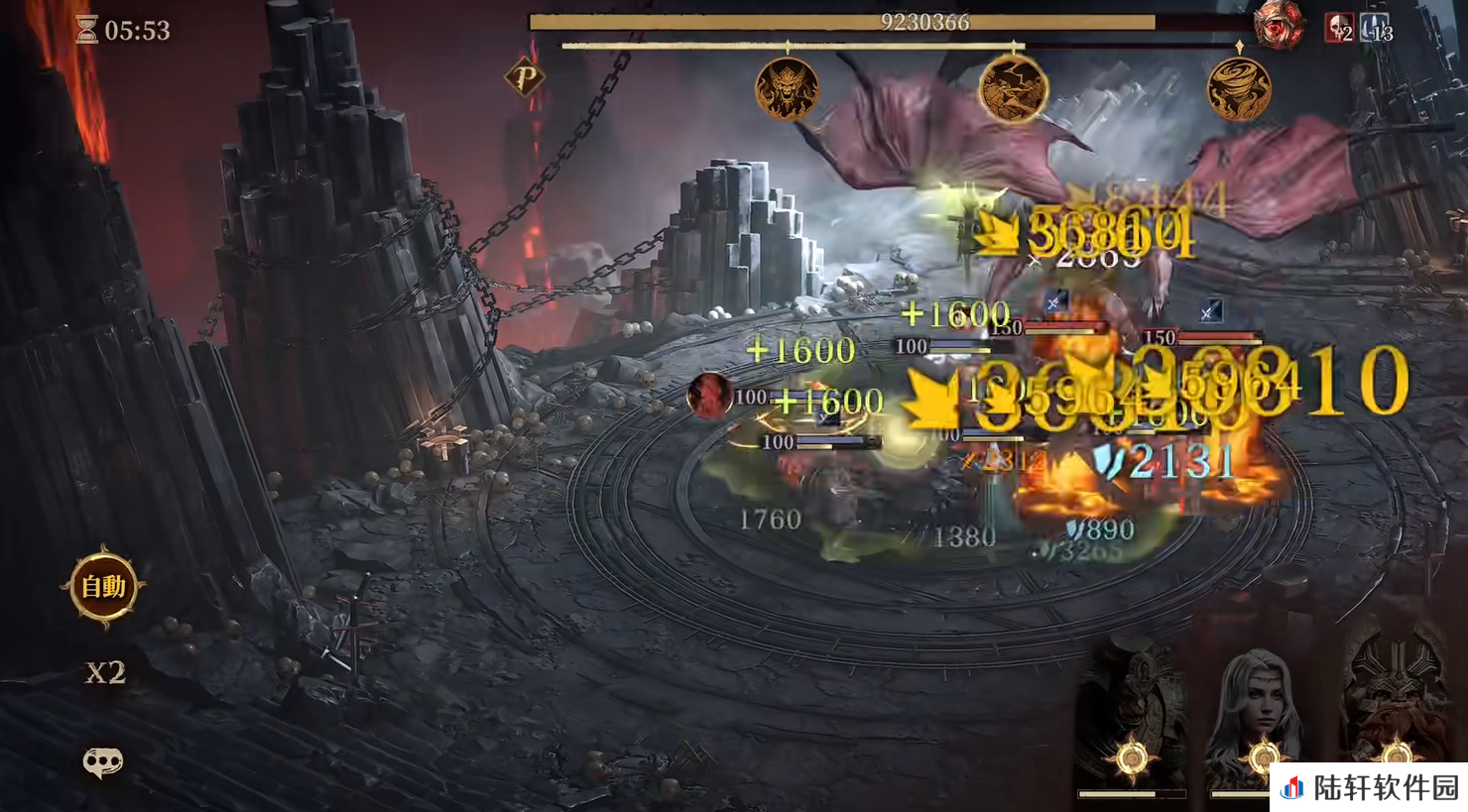Inspect the red skull debuff icon
1468x812 pixels.
(x=1339, y=28)
